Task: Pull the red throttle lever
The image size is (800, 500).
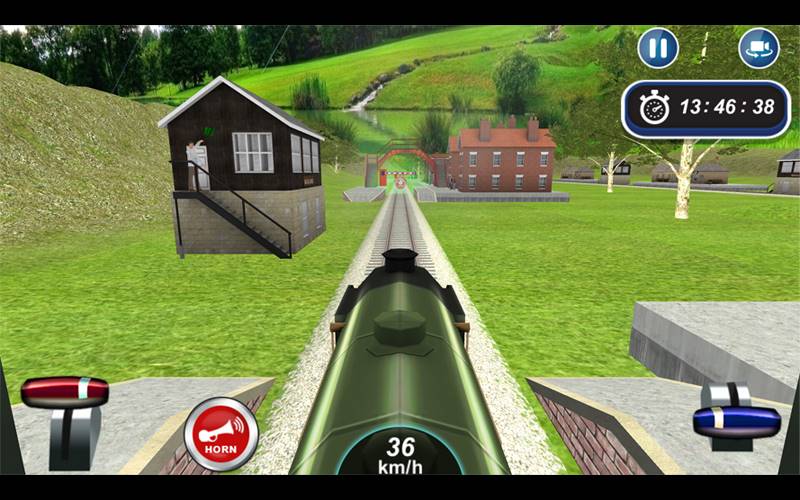Action: 65,392
